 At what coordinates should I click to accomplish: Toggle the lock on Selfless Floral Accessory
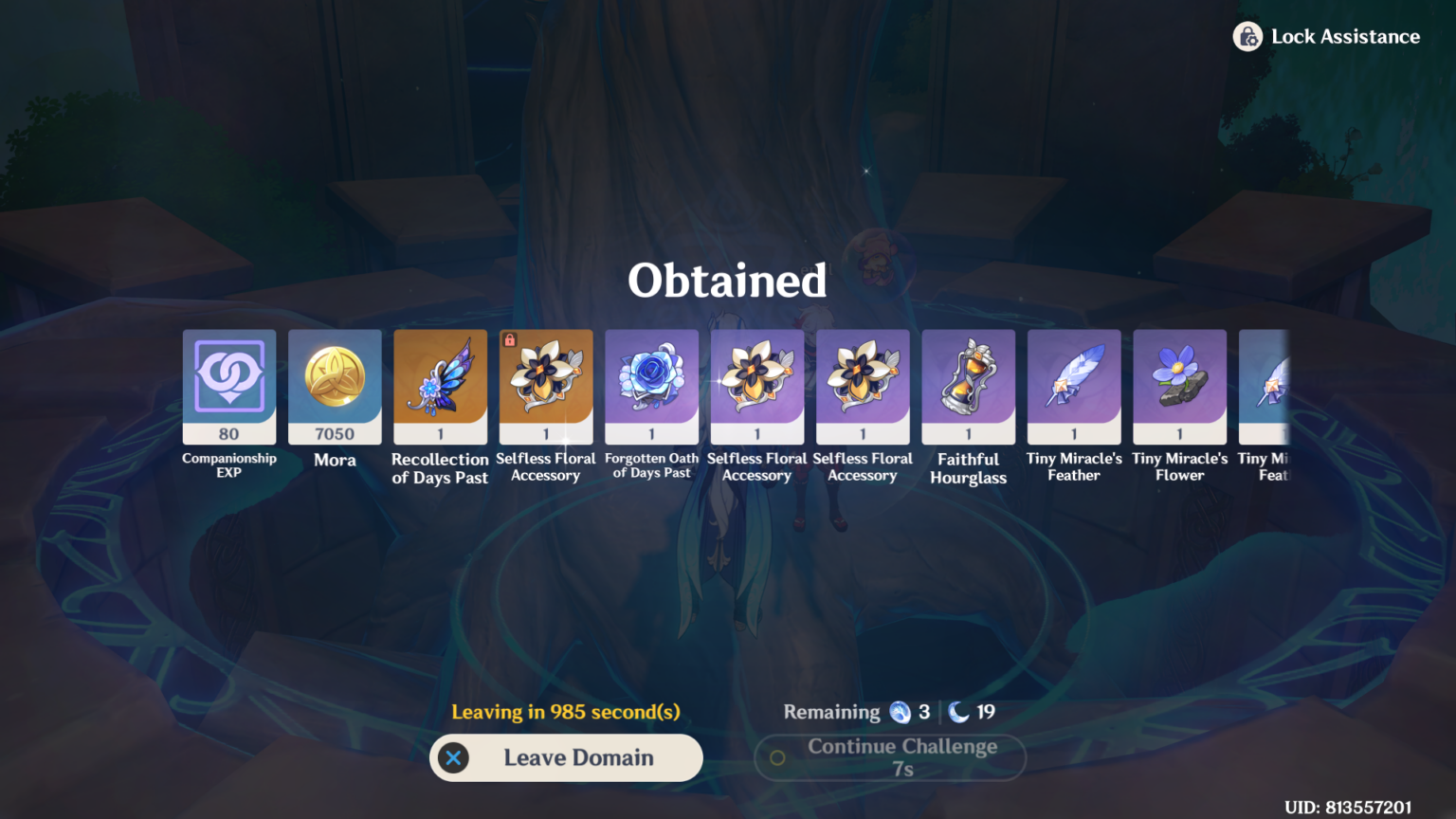point(508,339)
